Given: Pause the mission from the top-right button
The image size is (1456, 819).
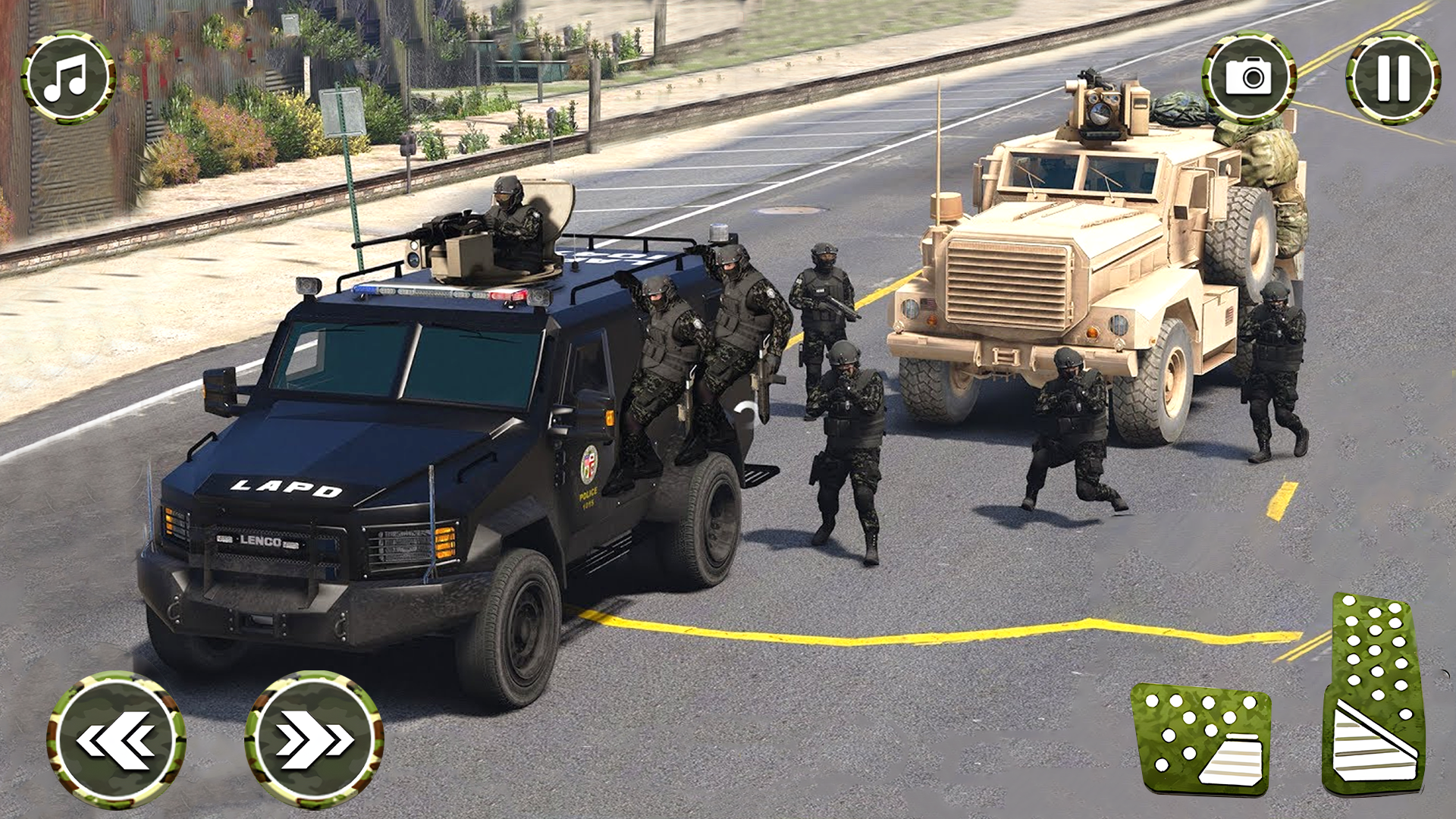Looking at the screenshot, I should point(1392,78).
